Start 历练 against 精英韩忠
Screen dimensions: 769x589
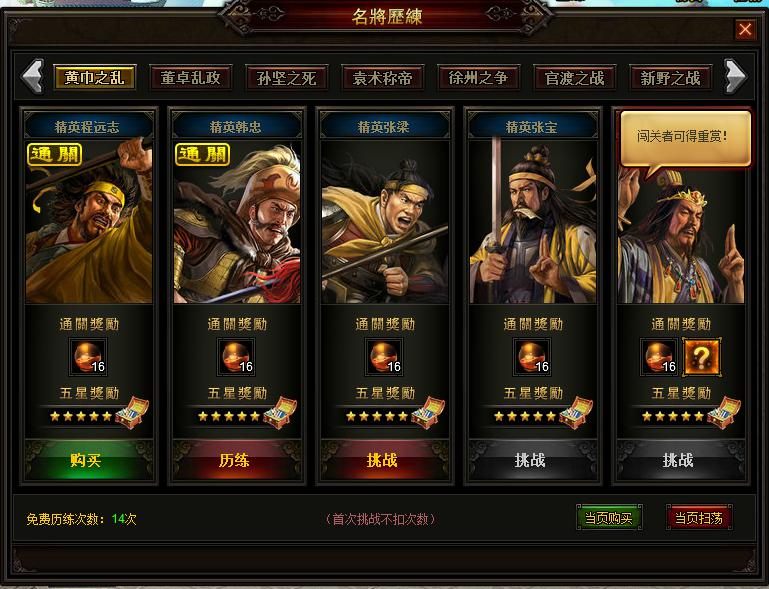235,460
